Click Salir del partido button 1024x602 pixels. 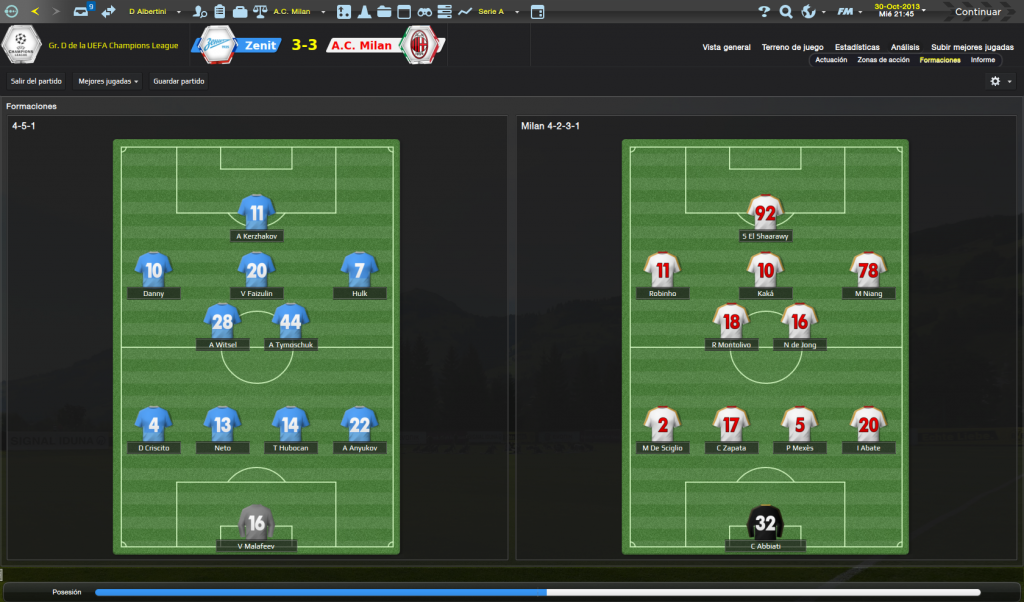coord(37,81)
